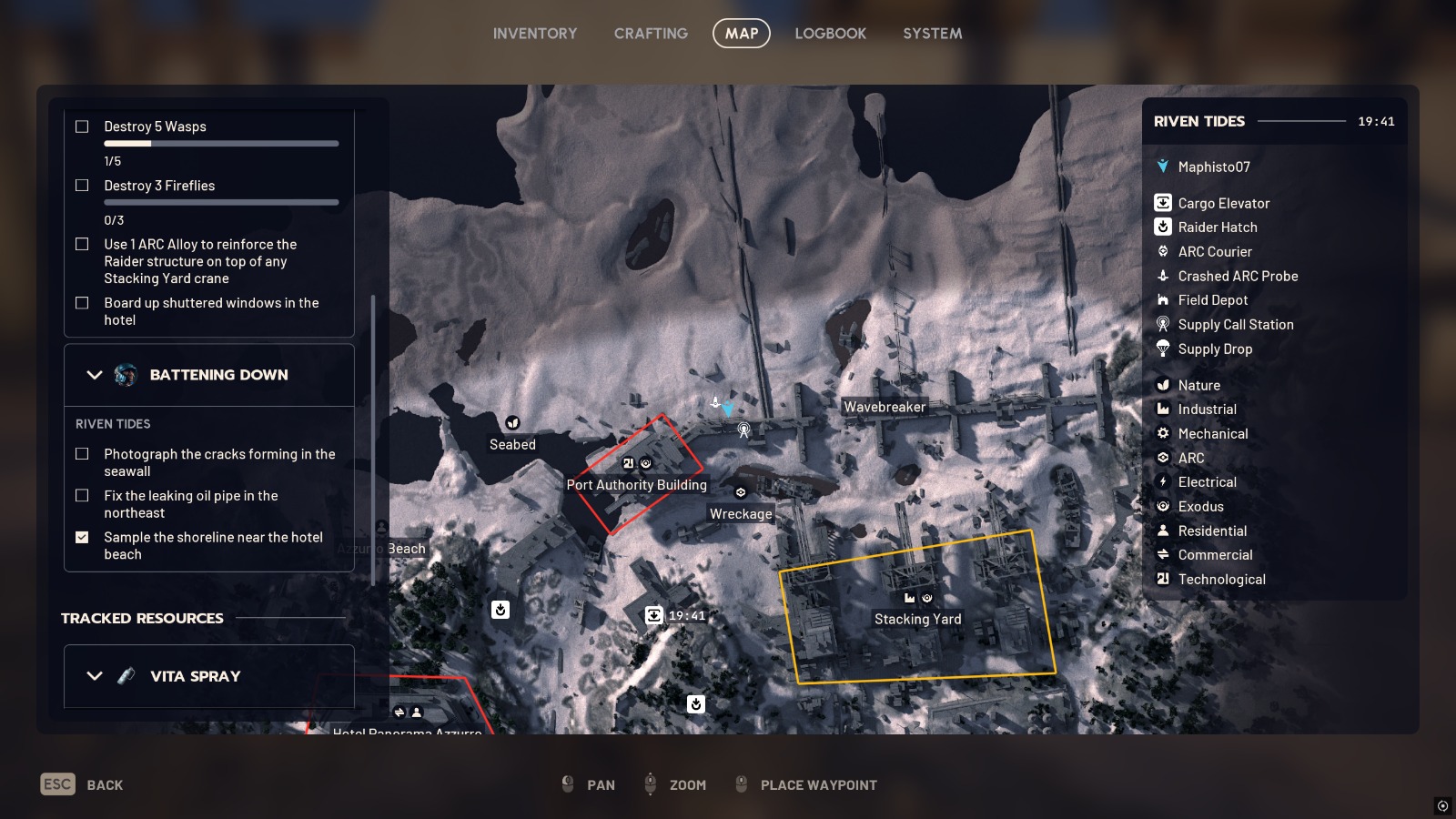The height and width of the screenshot is (819, 1456).
Task: Select the cargo elevator icon on the map
Action: 653,615
